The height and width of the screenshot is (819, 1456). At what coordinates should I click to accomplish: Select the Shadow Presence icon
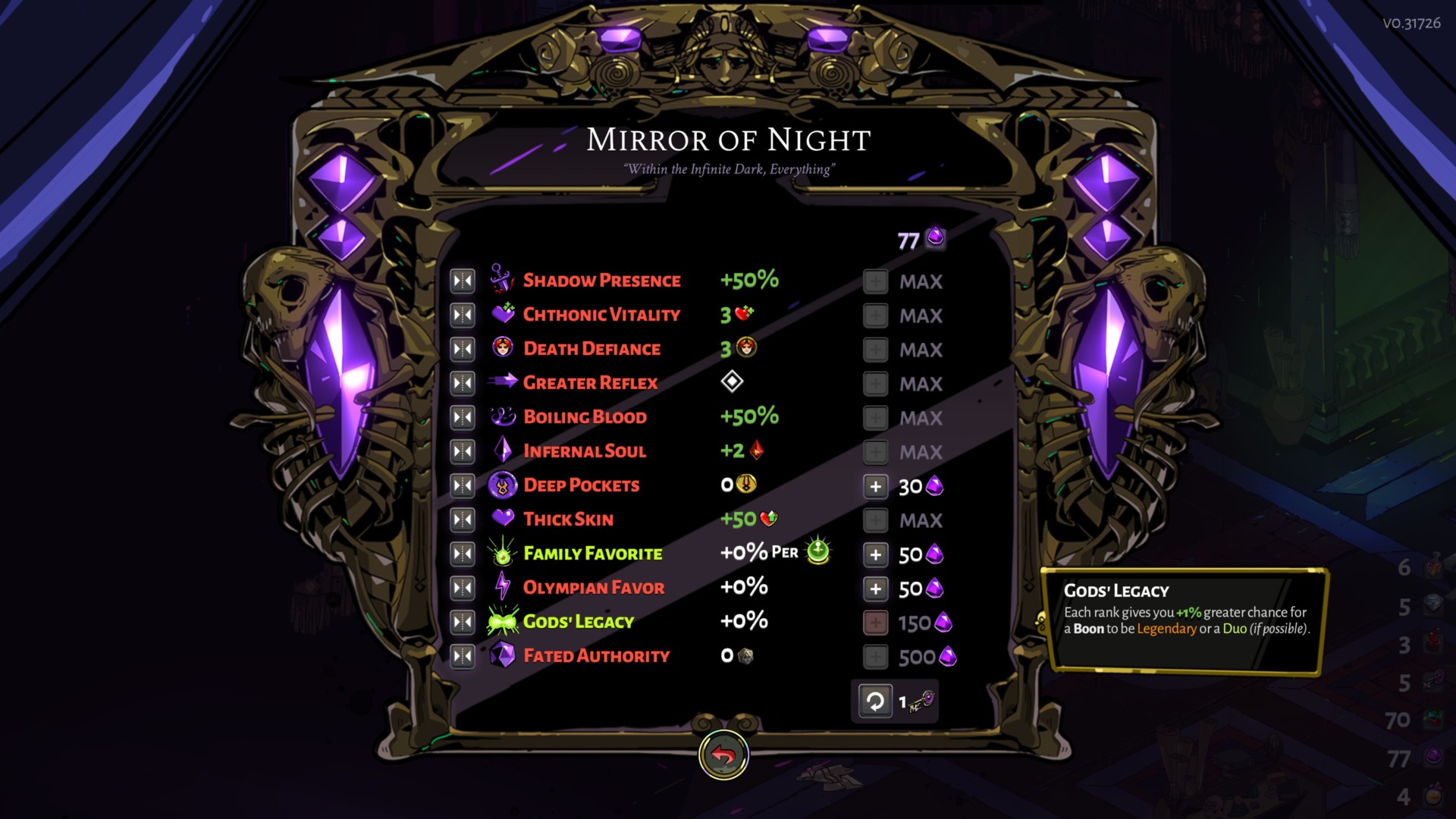tap(500, 280)
